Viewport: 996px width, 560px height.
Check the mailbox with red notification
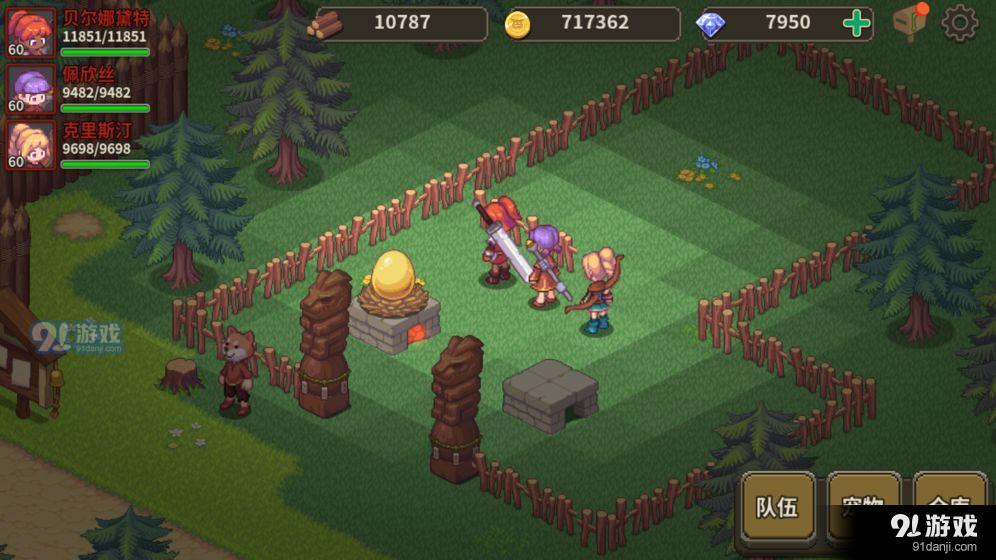point(910,22)
